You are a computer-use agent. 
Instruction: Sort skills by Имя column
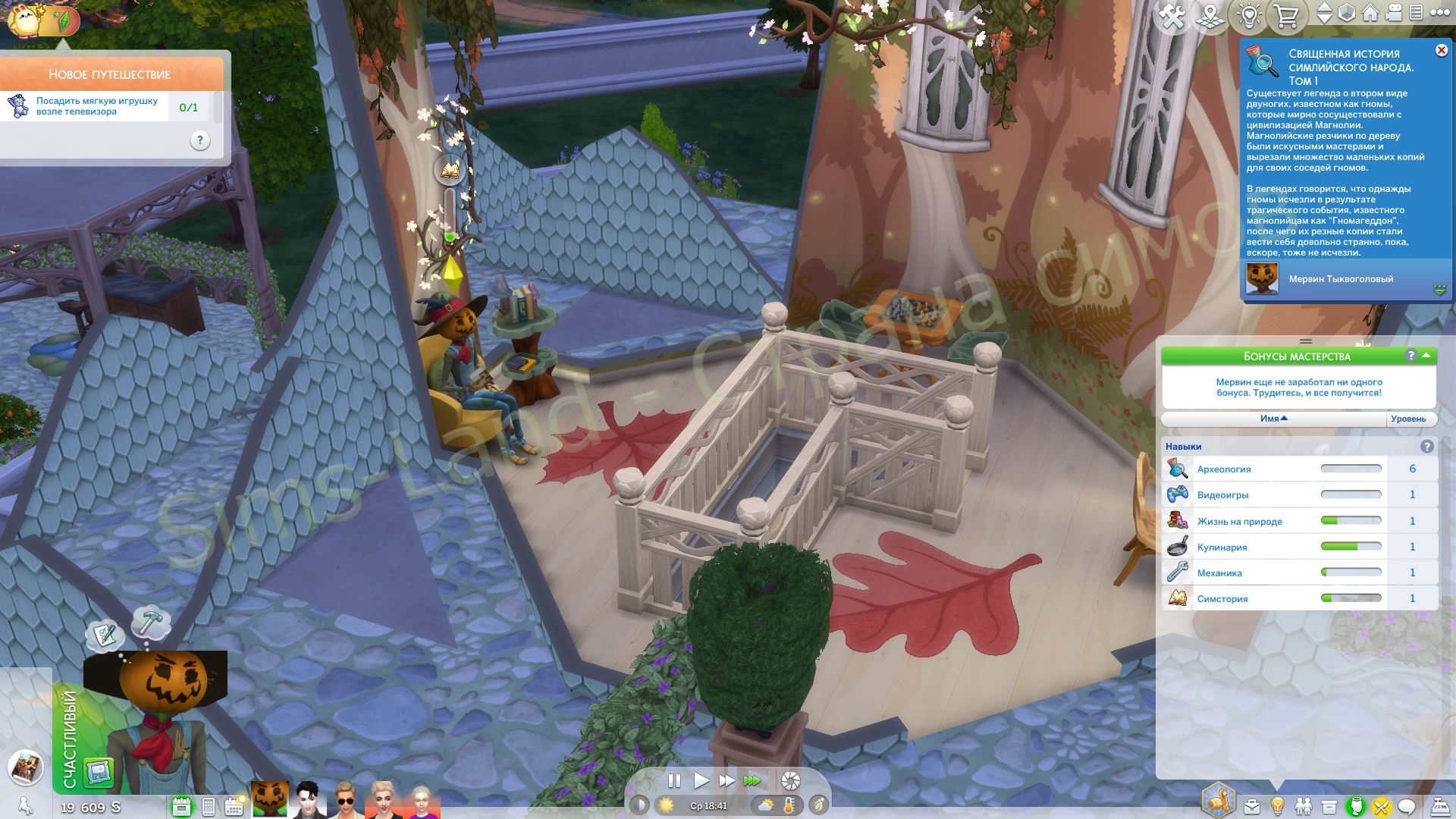[x=1274, y=419]
